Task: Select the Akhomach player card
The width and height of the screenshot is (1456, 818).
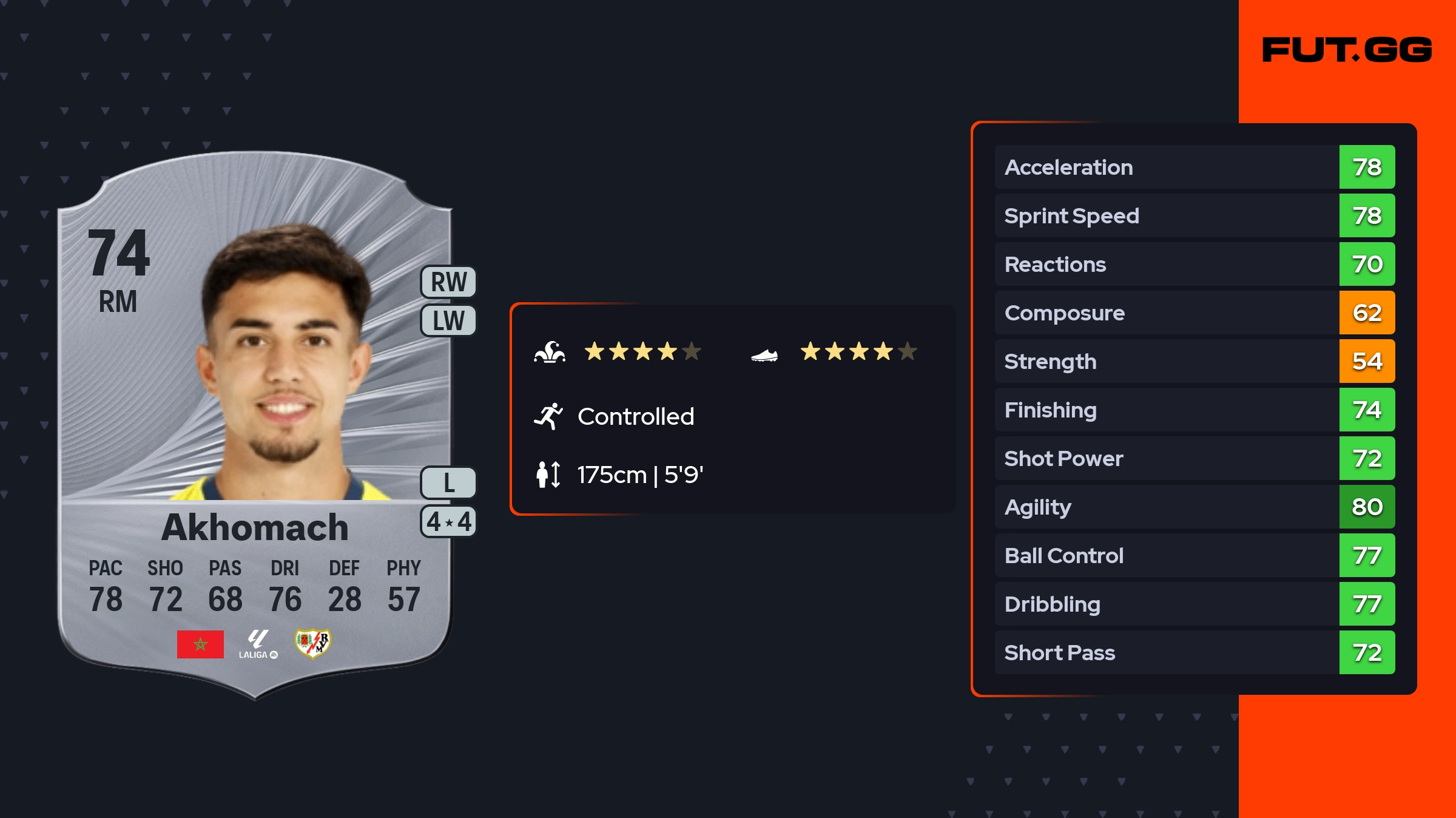Action: pos(255,425)
